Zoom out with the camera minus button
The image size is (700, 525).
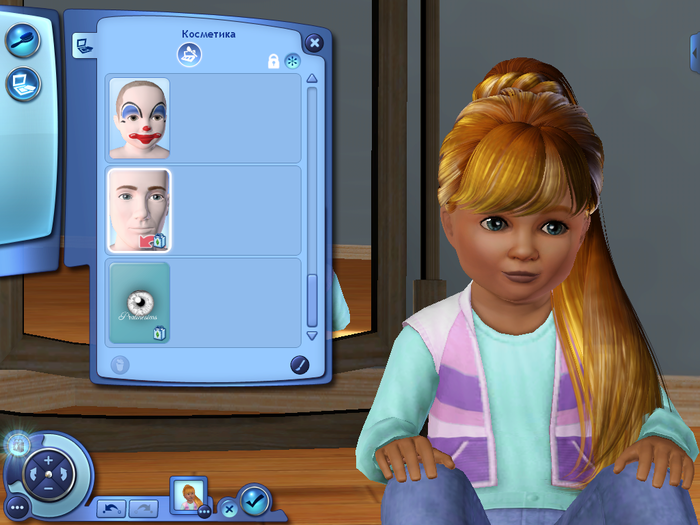tap(47, 487)
